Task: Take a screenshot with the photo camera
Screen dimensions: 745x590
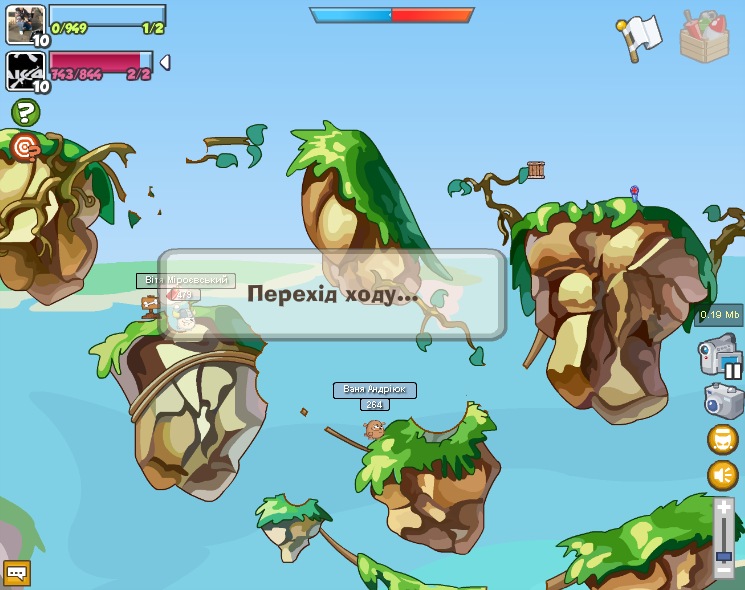Action: click(723, 401)
